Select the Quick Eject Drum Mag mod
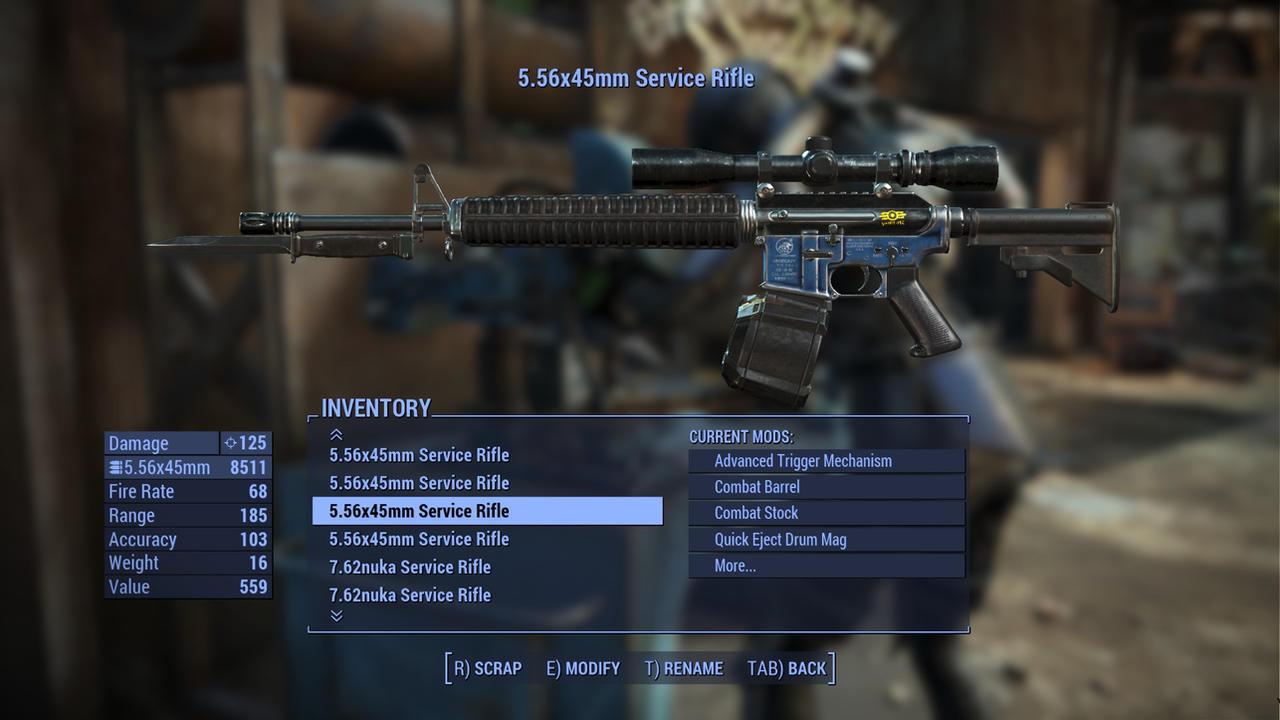The width and height of the screenshot is (1280, 720). pos(826,539)
